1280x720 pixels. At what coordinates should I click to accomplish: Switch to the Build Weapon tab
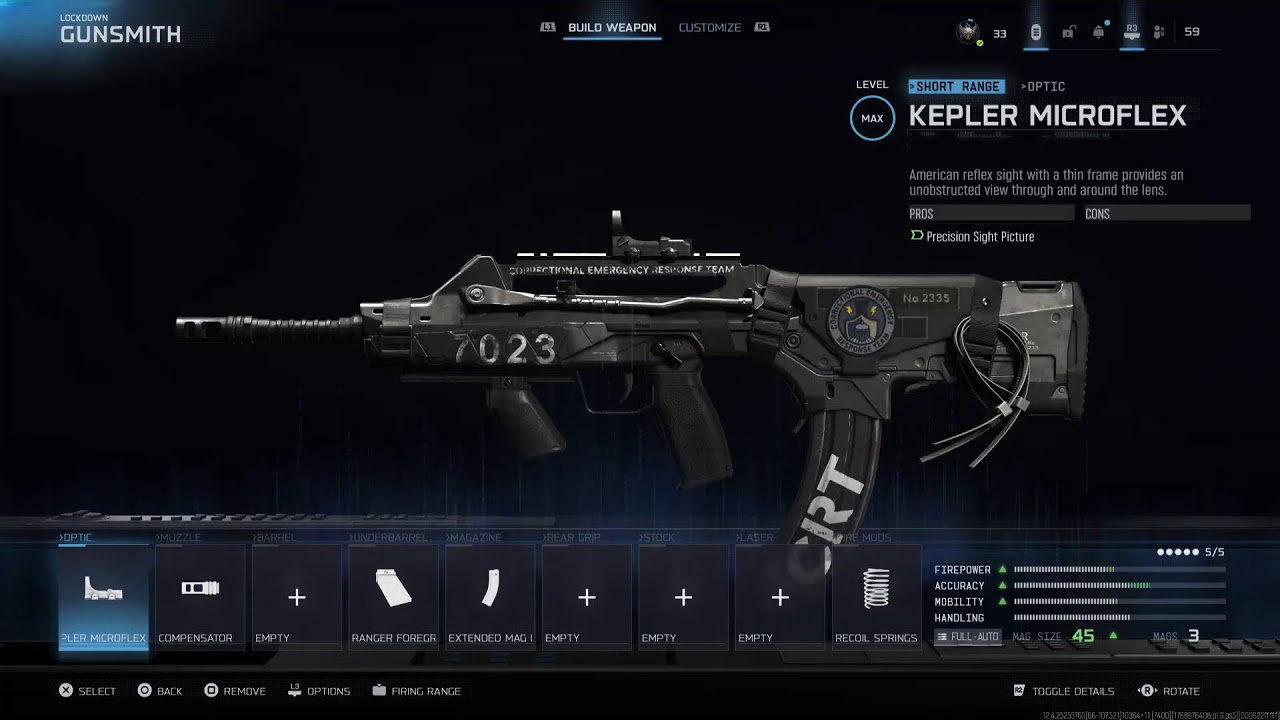[612, 28]
